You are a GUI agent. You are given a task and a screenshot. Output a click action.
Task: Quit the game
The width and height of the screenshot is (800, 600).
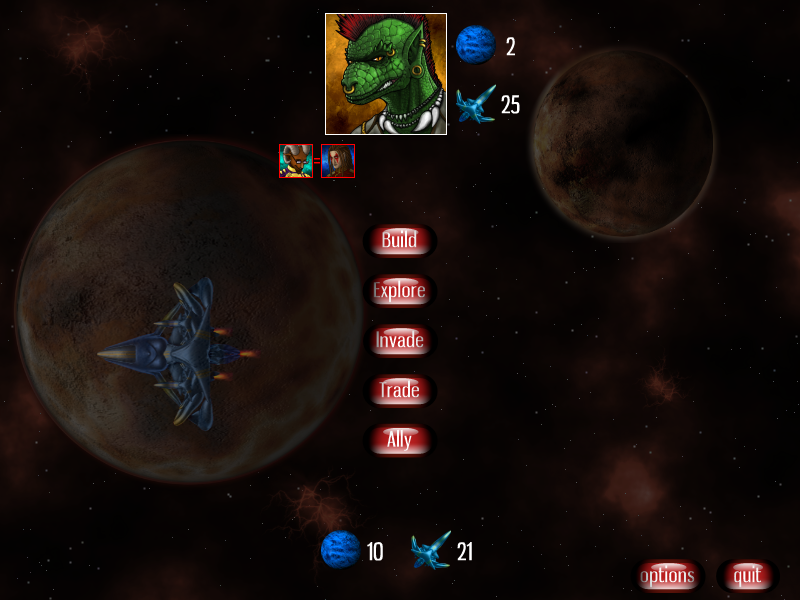click(x=747, y=576)
